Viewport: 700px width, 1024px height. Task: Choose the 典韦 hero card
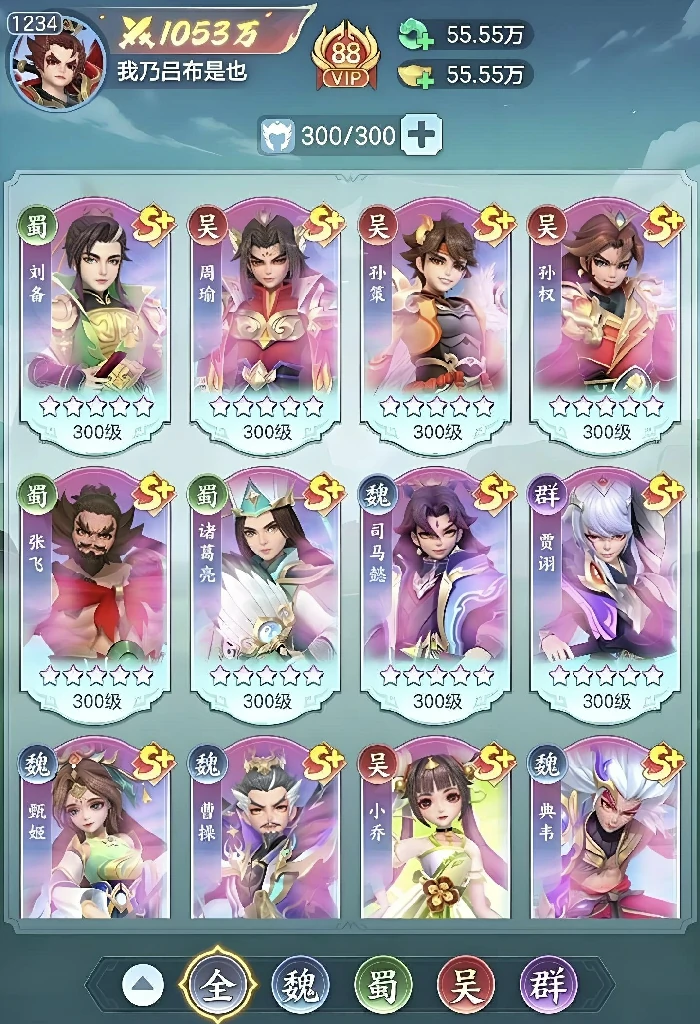607,830
